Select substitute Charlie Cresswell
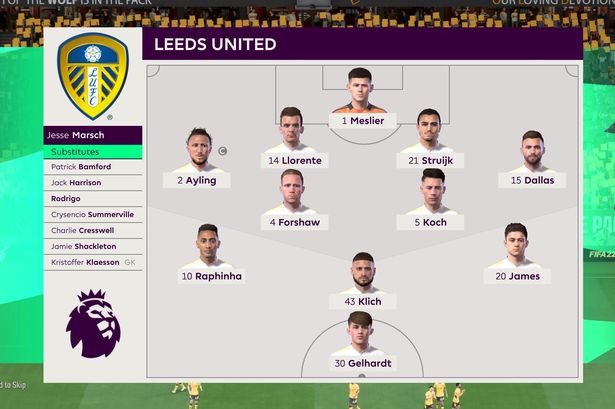Screen dimensions: 615x409 (92, 230)
